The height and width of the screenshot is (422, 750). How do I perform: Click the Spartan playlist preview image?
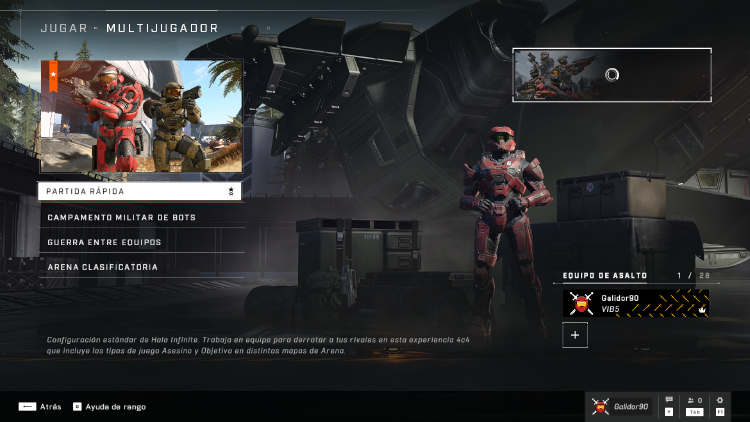(x=141, y=116)
